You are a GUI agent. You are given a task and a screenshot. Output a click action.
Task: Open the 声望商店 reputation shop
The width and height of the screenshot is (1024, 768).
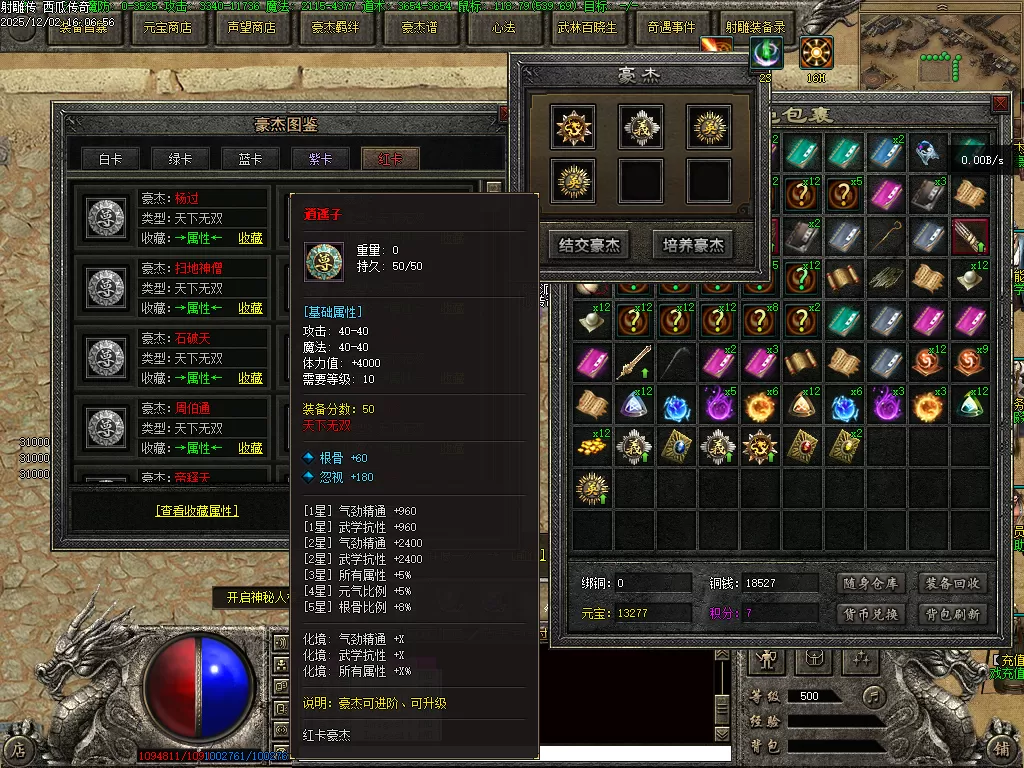(x=252, y=28)
